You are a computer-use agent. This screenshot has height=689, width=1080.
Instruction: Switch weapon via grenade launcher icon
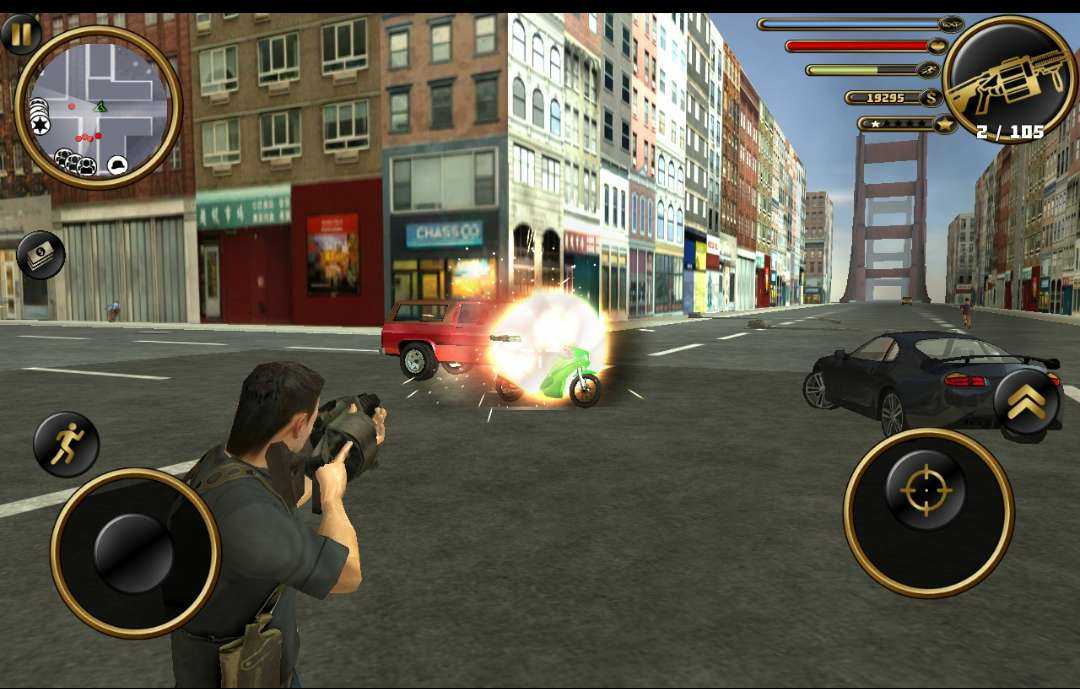pyautogui.click(x=1009, y=80)
